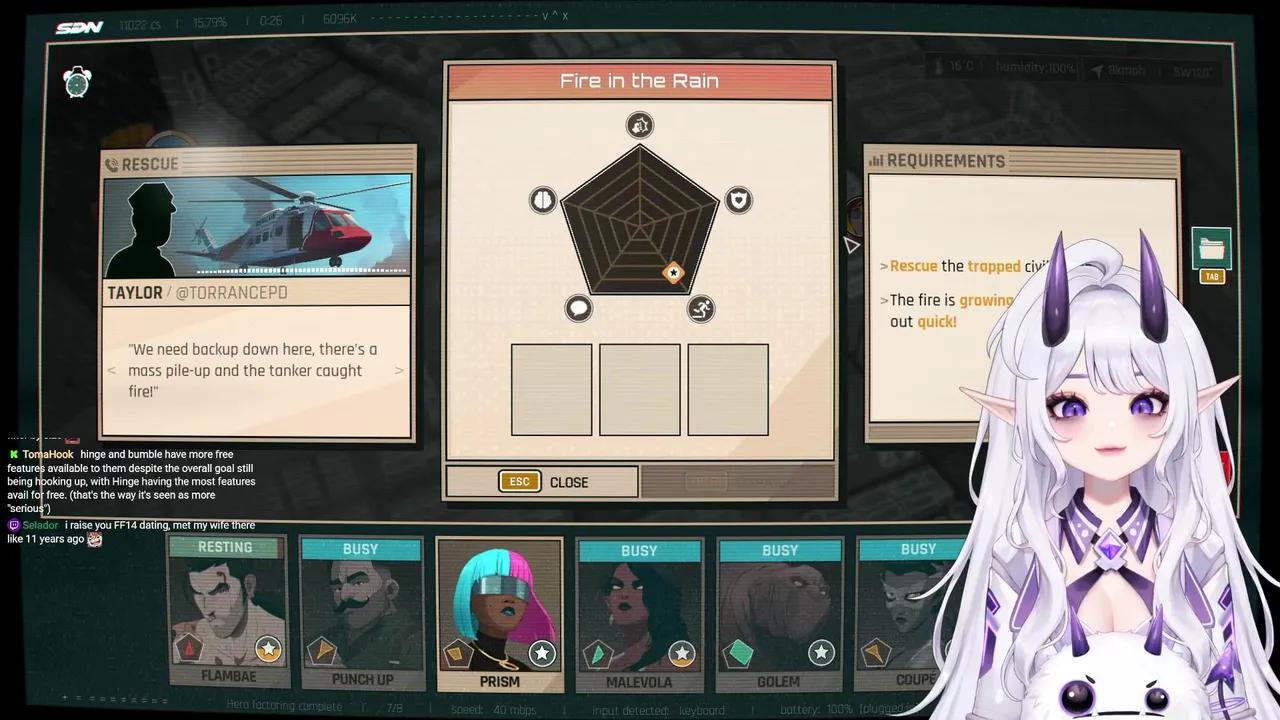
Task: Toggle the star badge on Flambae's card
Action: [268, 650]
